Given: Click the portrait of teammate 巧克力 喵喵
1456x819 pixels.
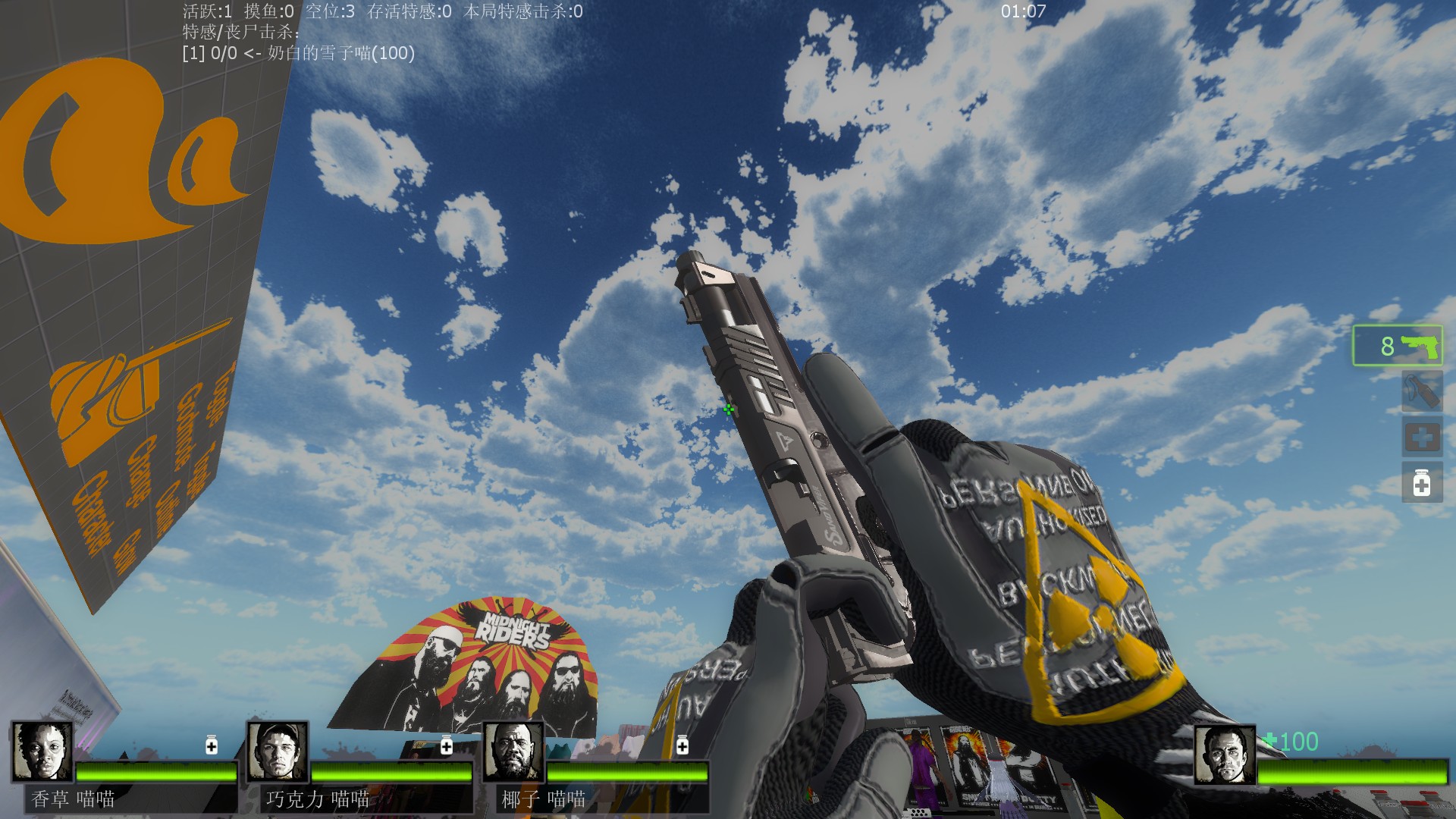Looking at the screenshot, I should [x=278, y=752].
